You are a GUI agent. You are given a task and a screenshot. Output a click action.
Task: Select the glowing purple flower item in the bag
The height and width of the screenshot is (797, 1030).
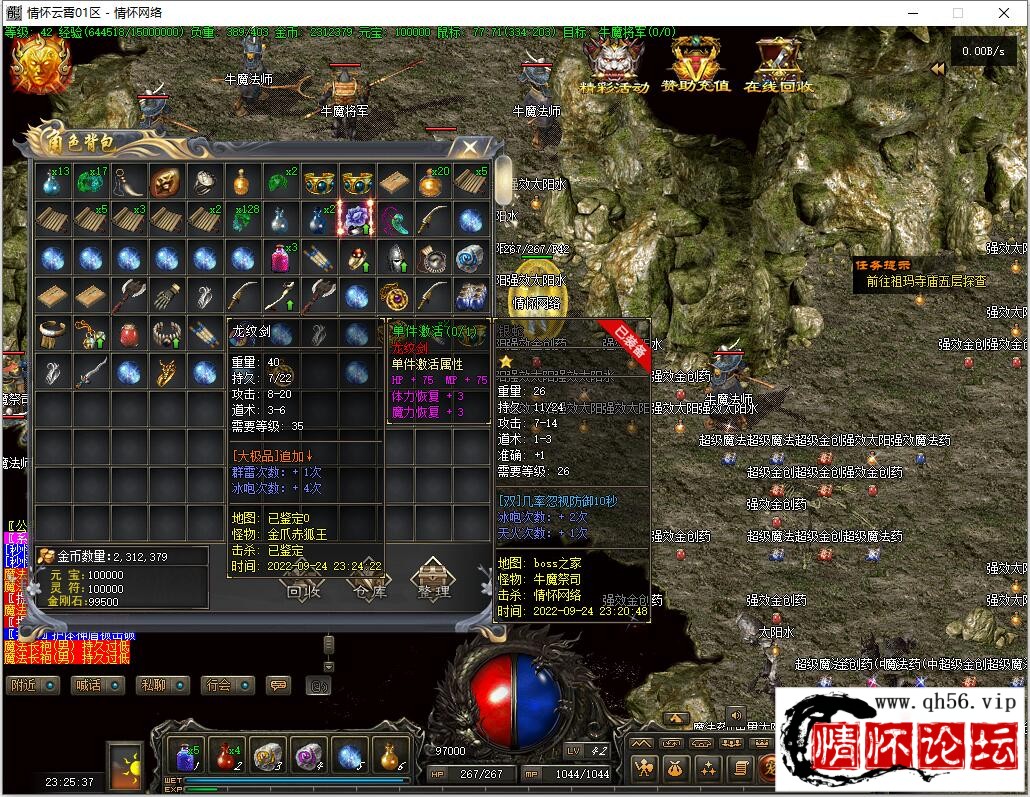coord(357,219)
